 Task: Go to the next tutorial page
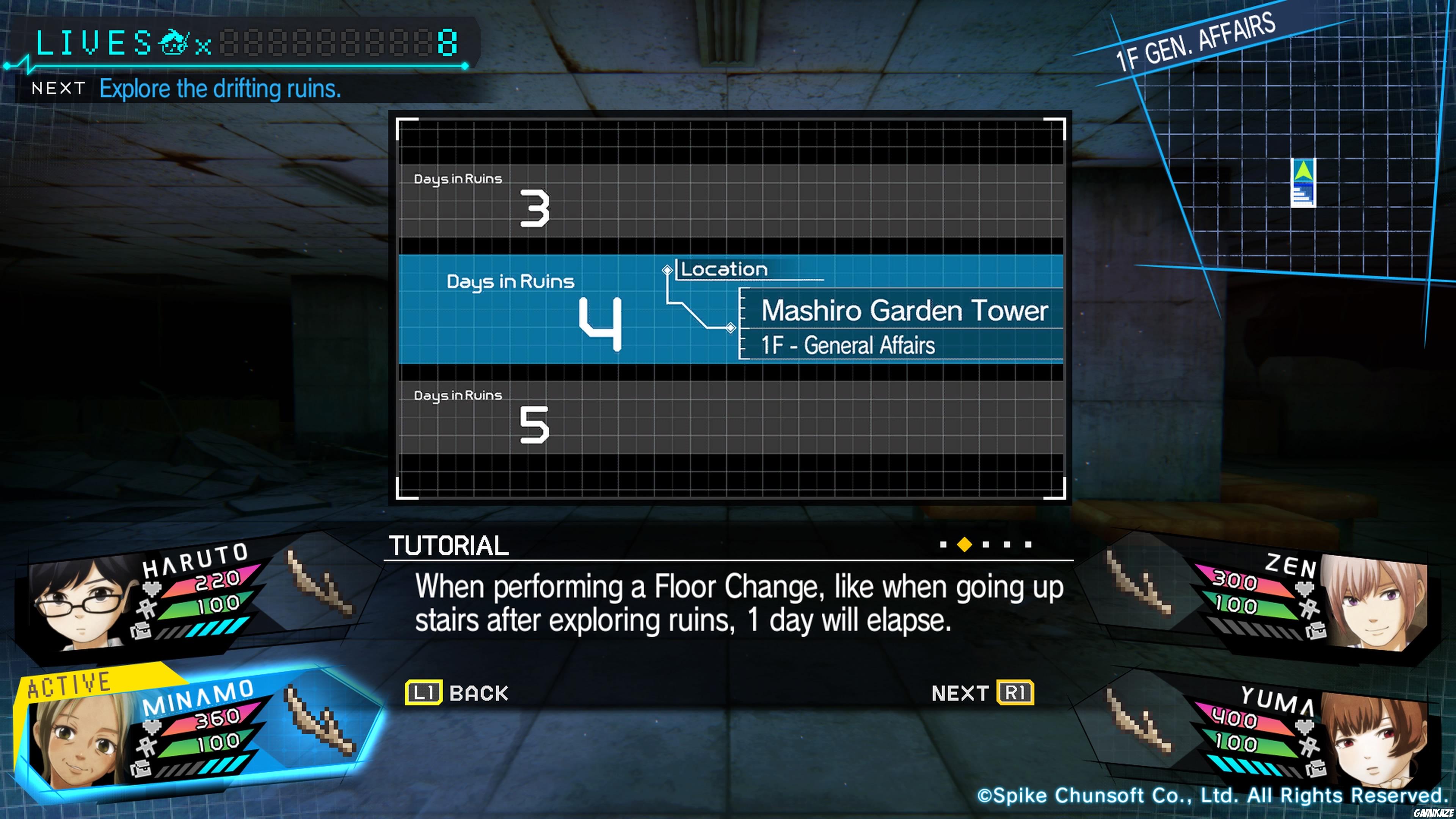click(x=982, y=692)
